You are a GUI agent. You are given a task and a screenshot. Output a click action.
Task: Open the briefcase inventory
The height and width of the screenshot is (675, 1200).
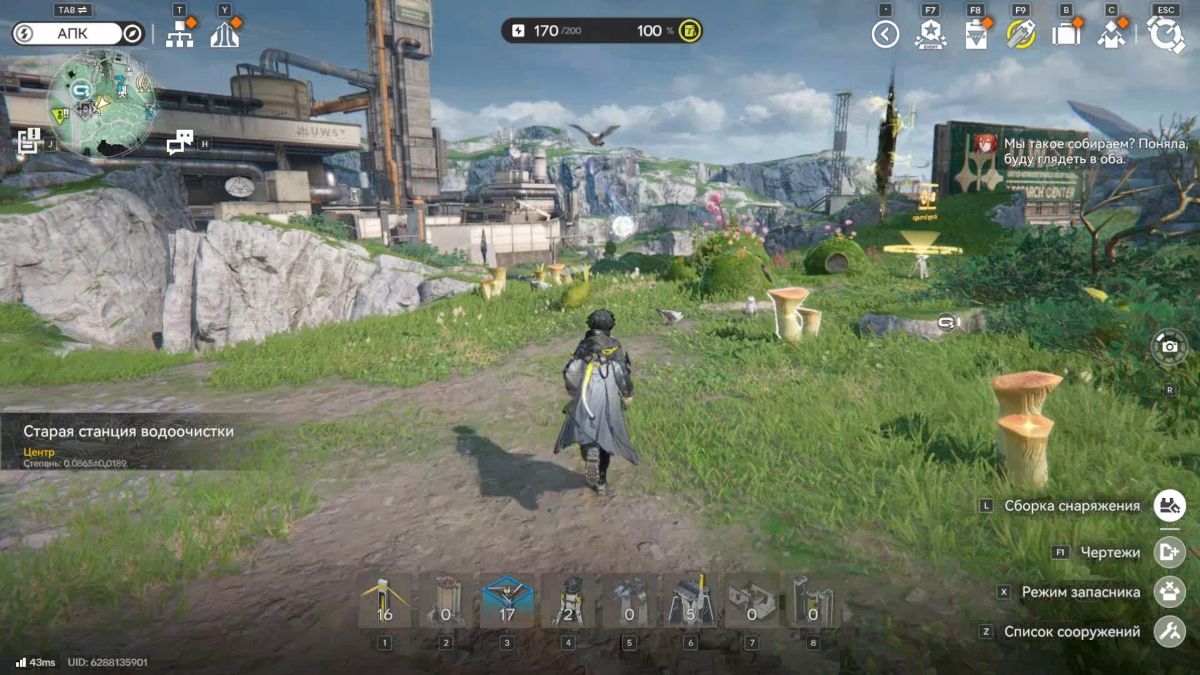pos(1067,34)
